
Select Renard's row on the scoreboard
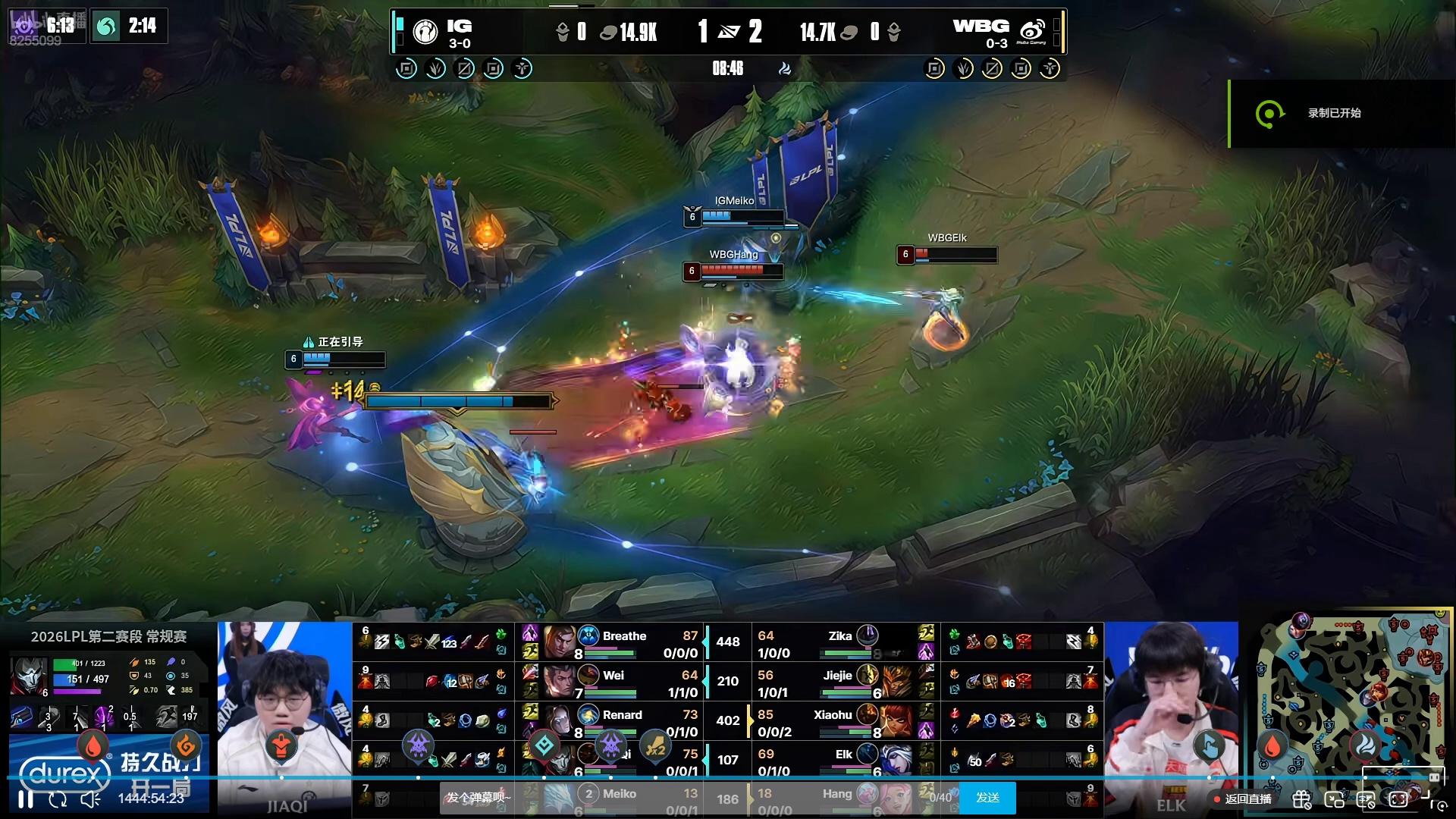click(x=623, y=722)
